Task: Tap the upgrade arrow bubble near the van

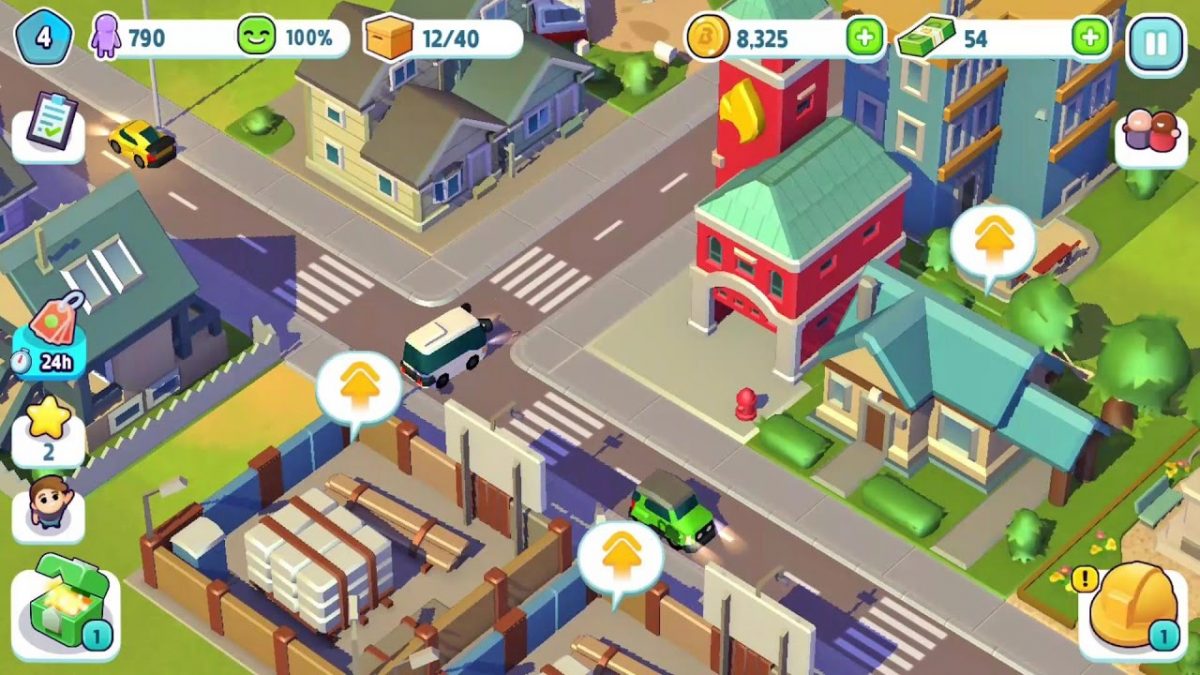Action: (359, 386)
